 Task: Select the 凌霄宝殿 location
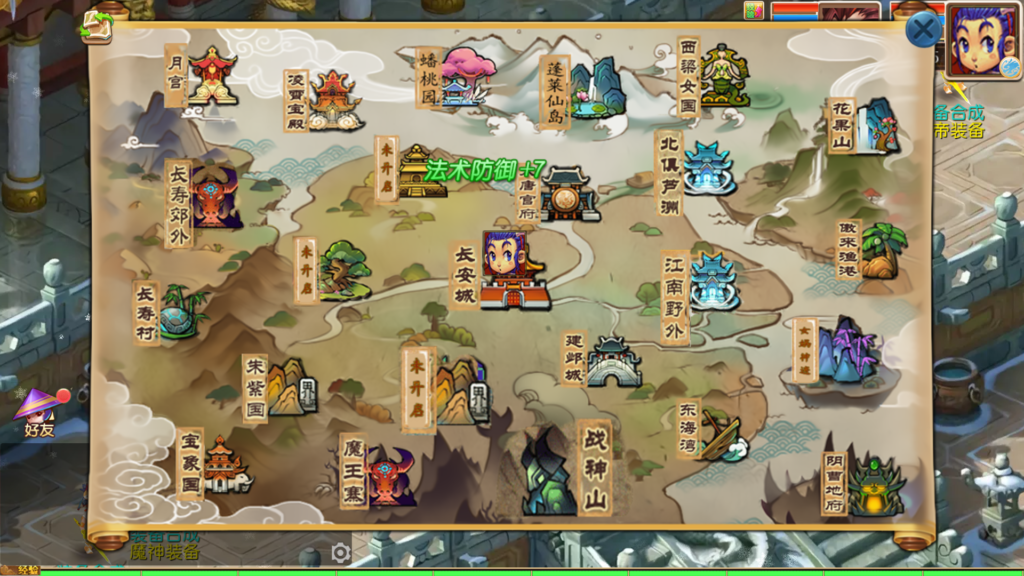pos(334,100)
